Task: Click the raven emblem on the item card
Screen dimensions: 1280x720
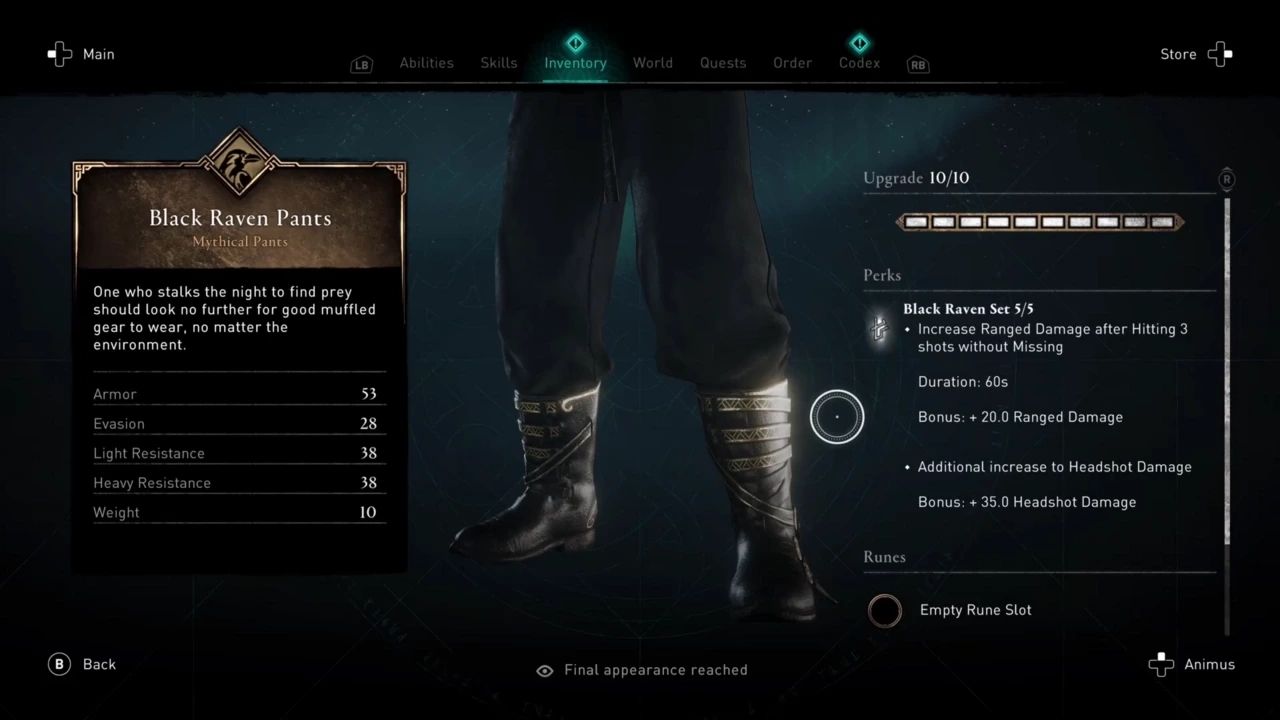Action: 240,160
